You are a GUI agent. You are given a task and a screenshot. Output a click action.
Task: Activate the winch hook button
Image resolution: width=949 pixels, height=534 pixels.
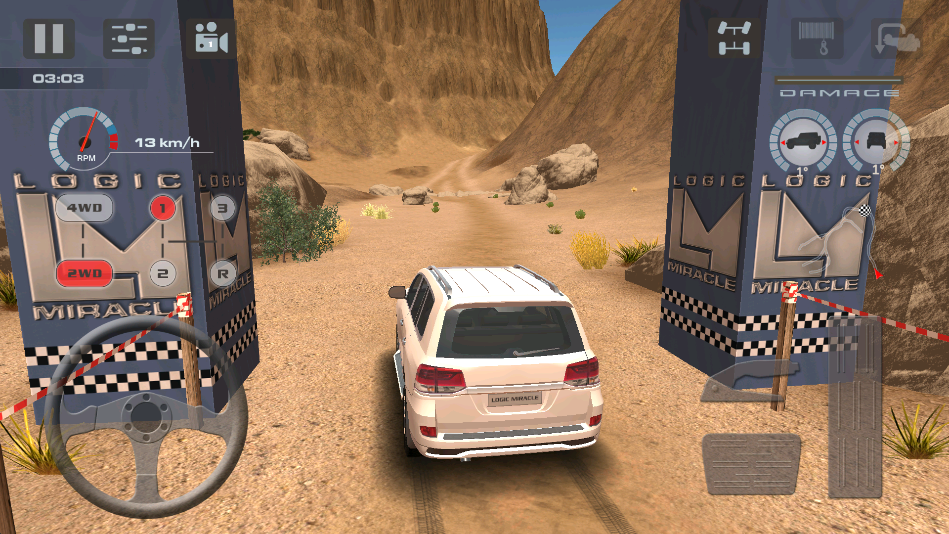[815, 38]
